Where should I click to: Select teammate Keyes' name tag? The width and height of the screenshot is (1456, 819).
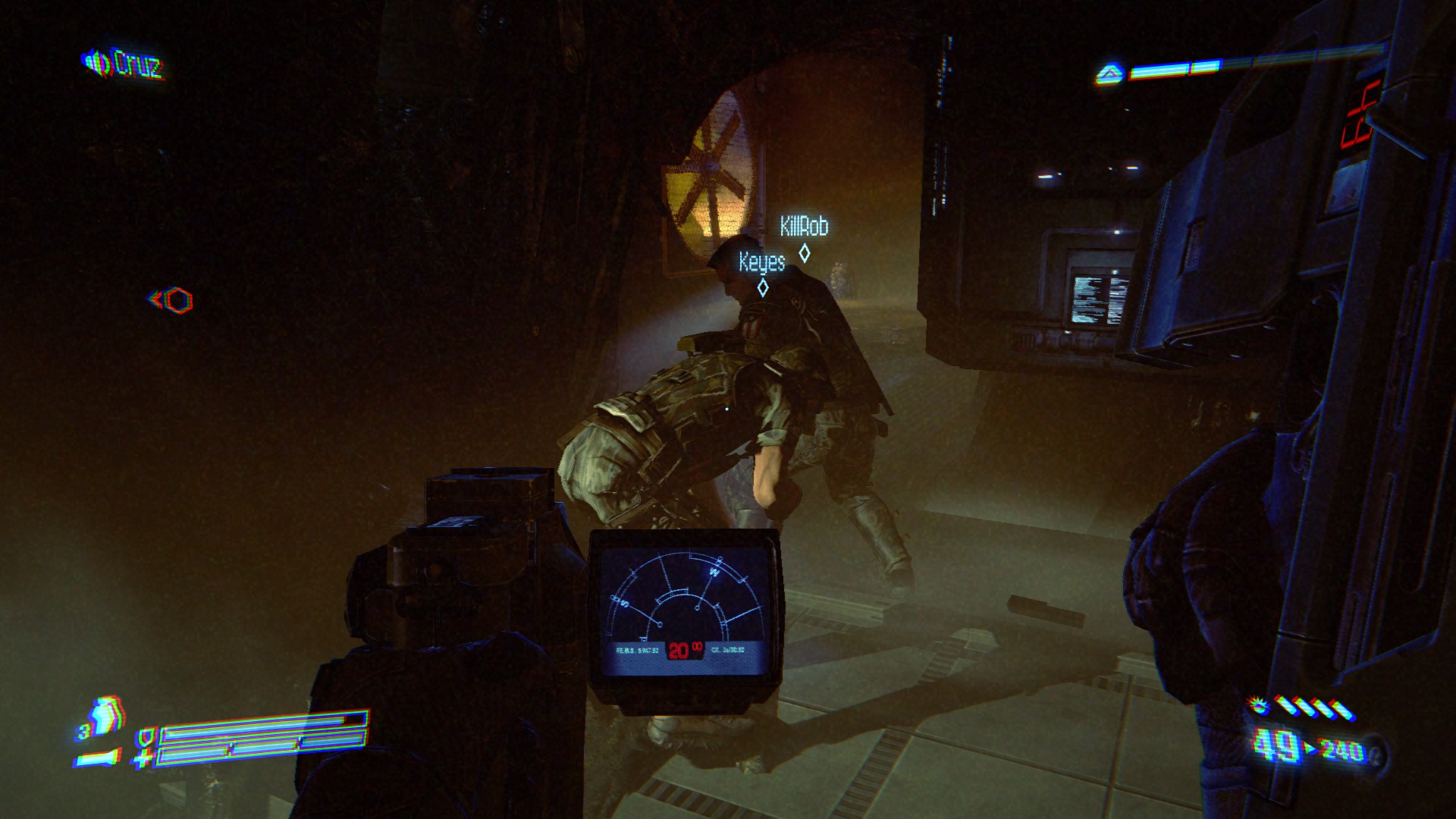(x=762, y=262)
